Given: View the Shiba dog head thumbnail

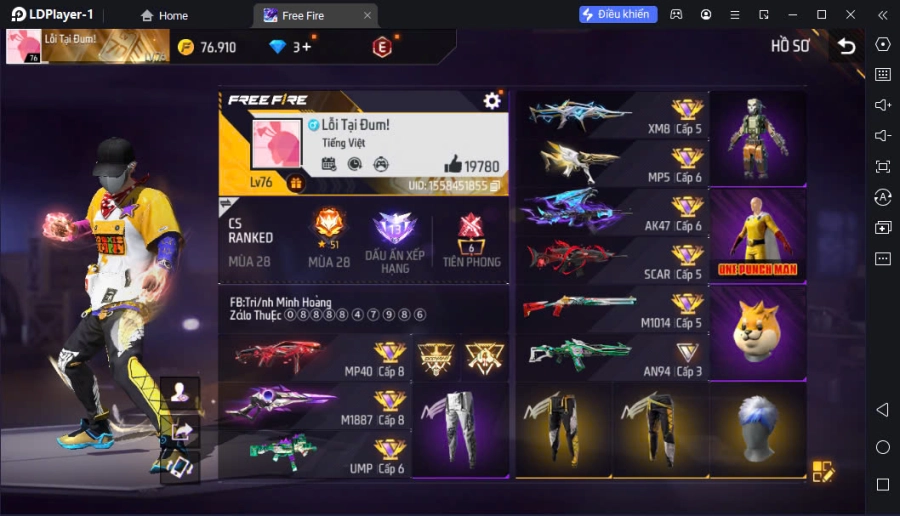Looking at the screenshot, I should coord(757,332).
